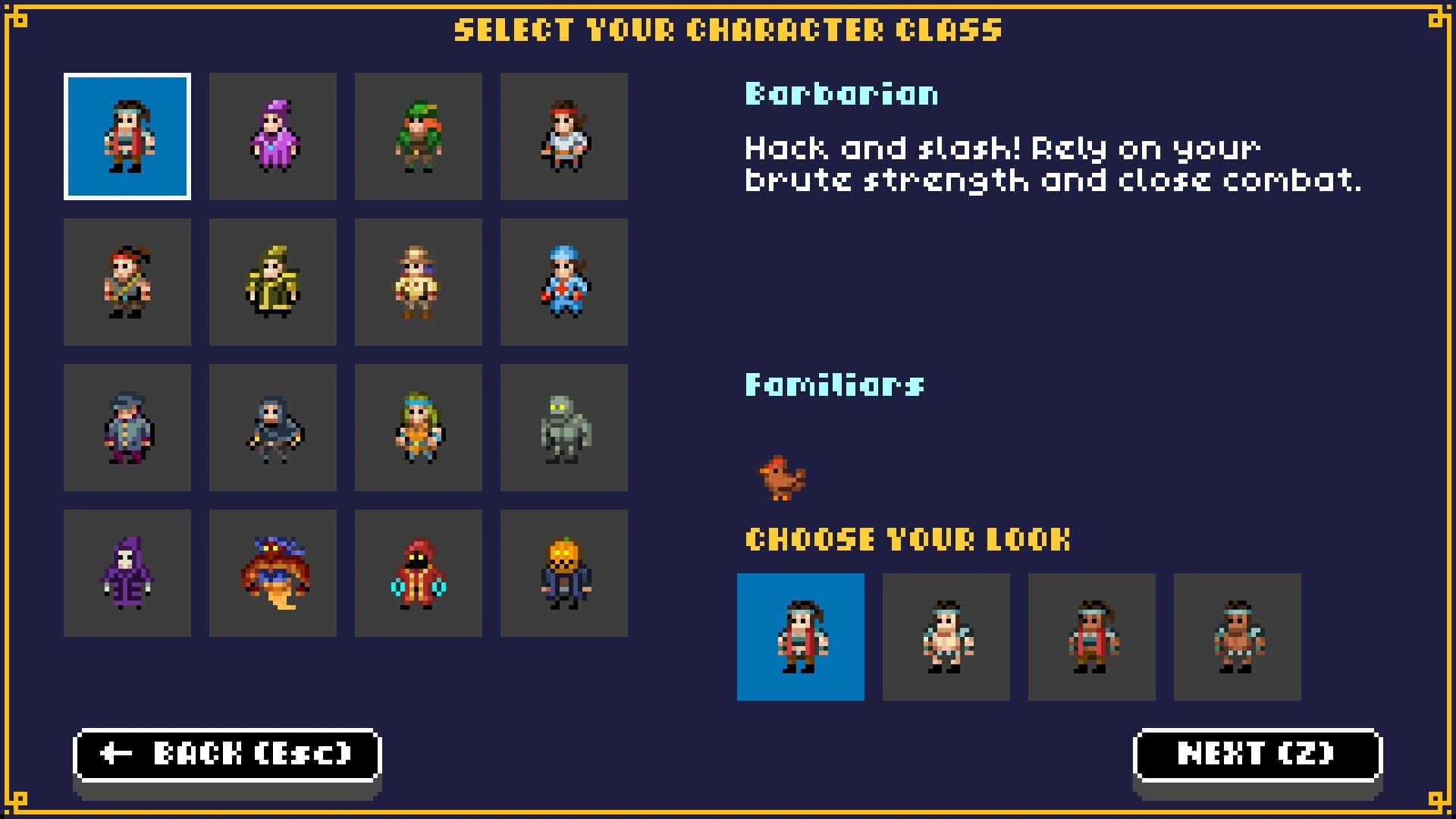Select the yellow-and-black robed mage class
This screenshot has width=1456, height=819.
click(273, 282)
